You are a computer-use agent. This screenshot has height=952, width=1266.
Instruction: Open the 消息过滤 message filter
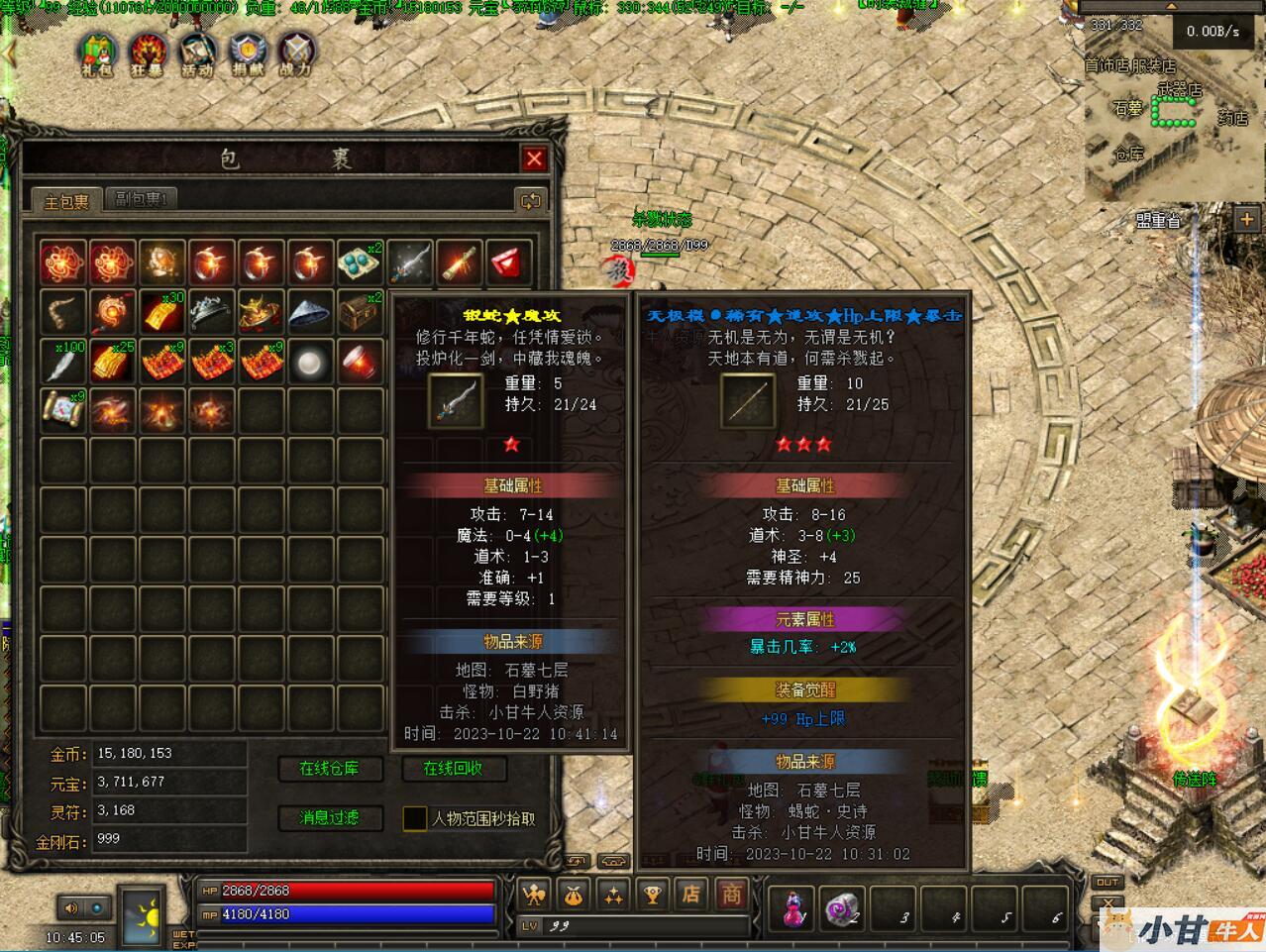(x=329, y=818)
